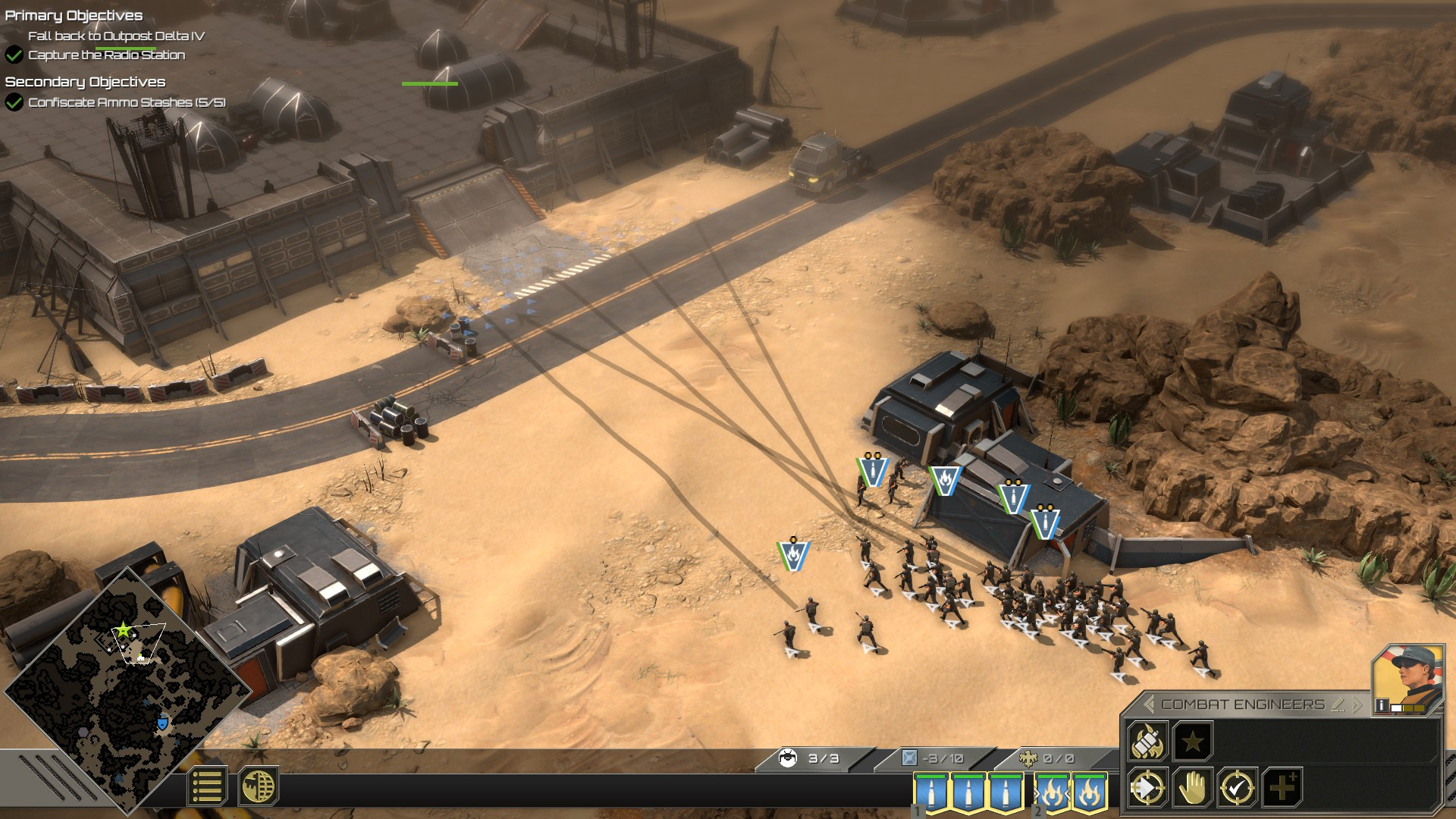The width and height of the screenshot is (1456, 819).
Task: Request reinforcements with the plus icon
Action: click(x=1282, y=789)
